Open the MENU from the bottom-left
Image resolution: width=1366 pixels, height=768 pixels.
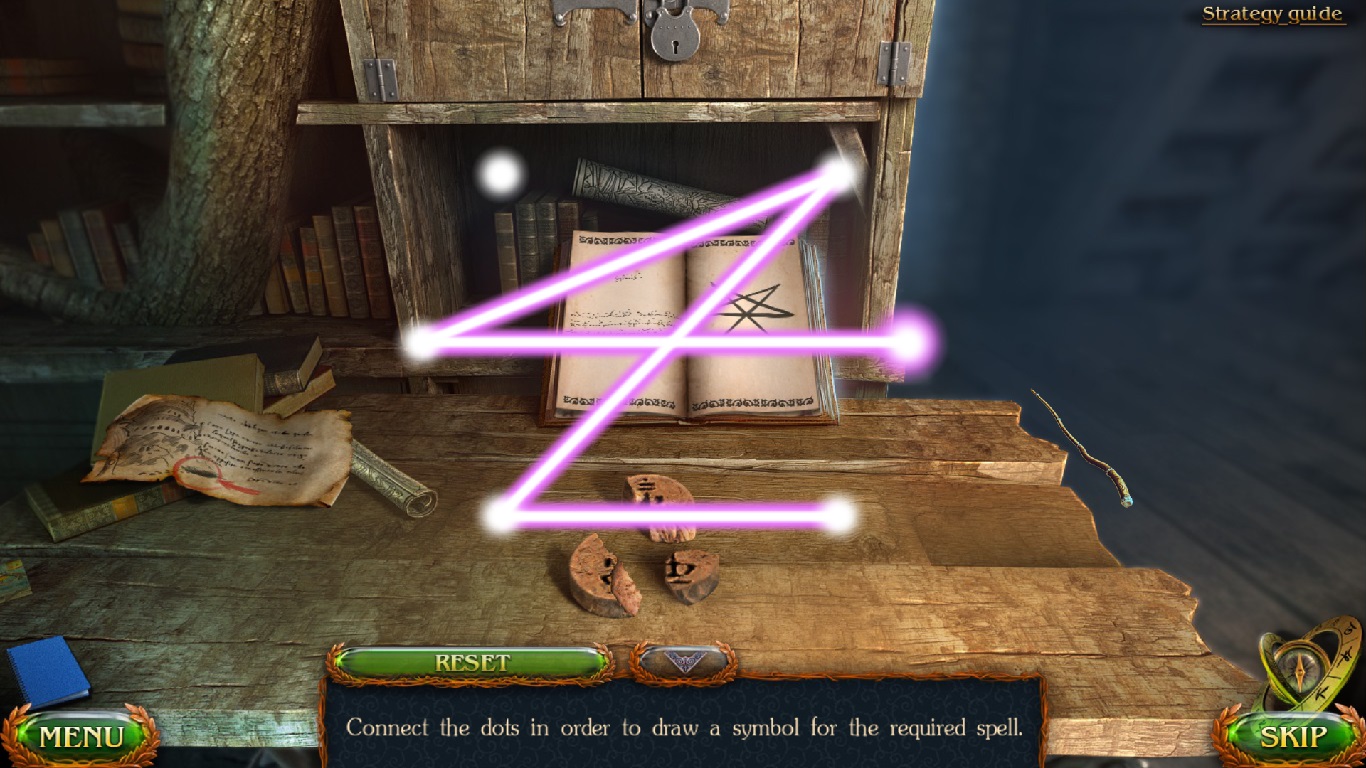pyautogui.click(x=80, y=736)
